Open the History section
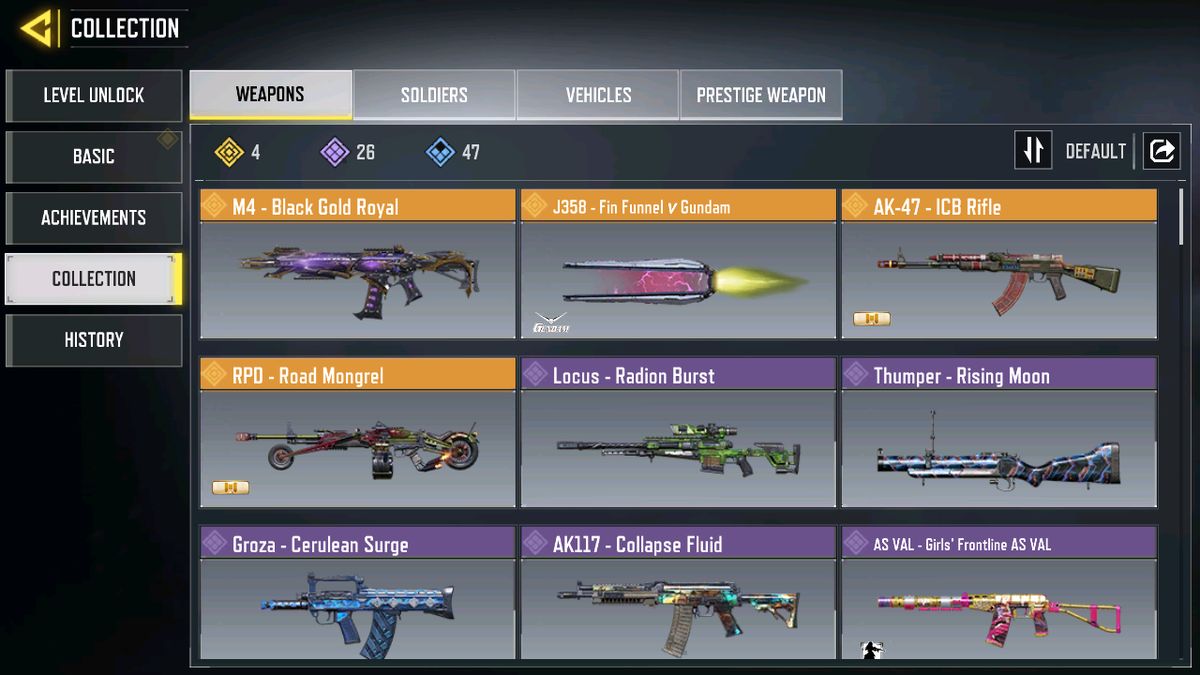Screen dimensions: 1200x675 point(94,340)
